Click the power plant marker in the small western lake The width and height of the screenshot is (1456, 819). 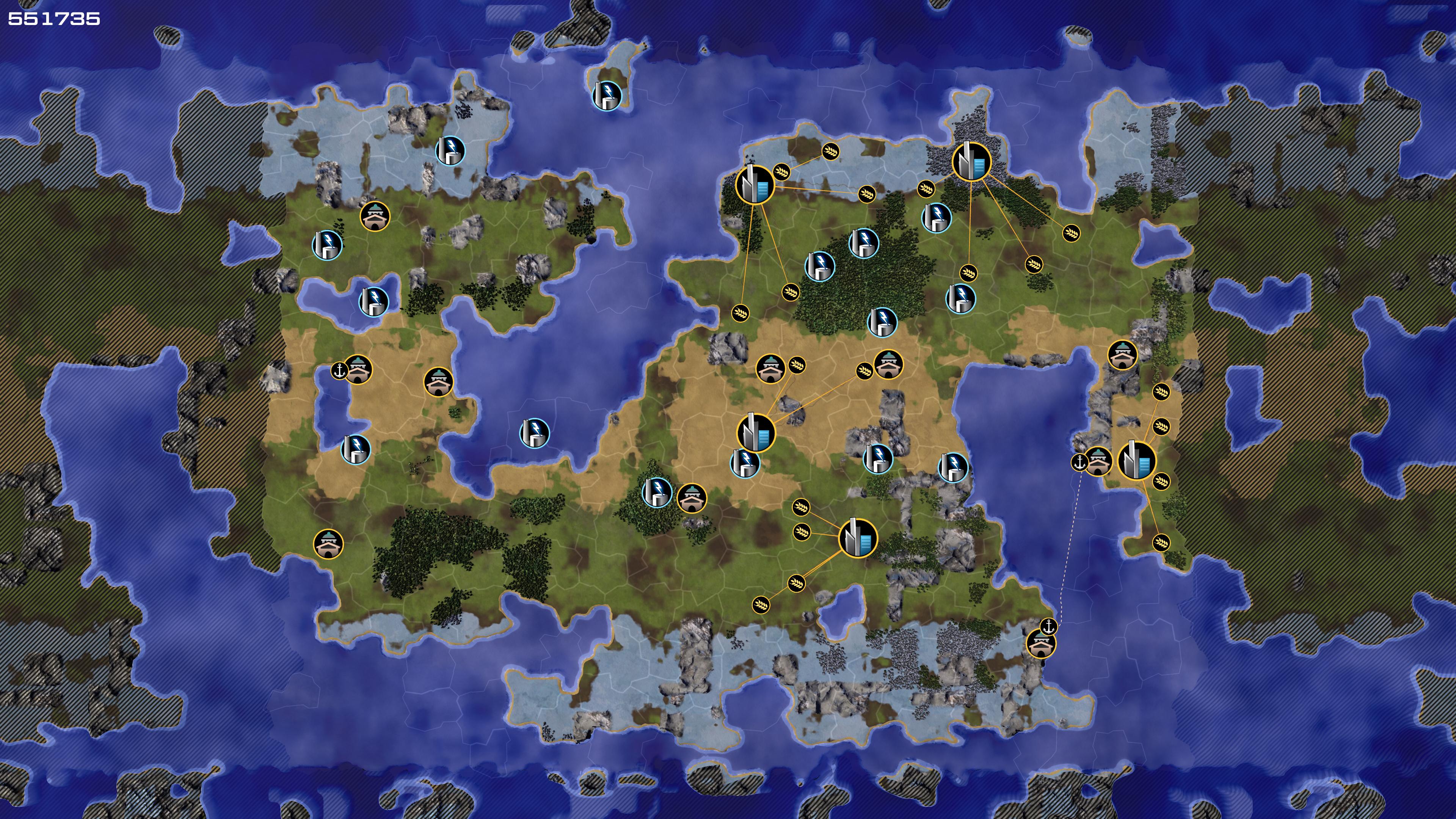[x=373, y=301]
